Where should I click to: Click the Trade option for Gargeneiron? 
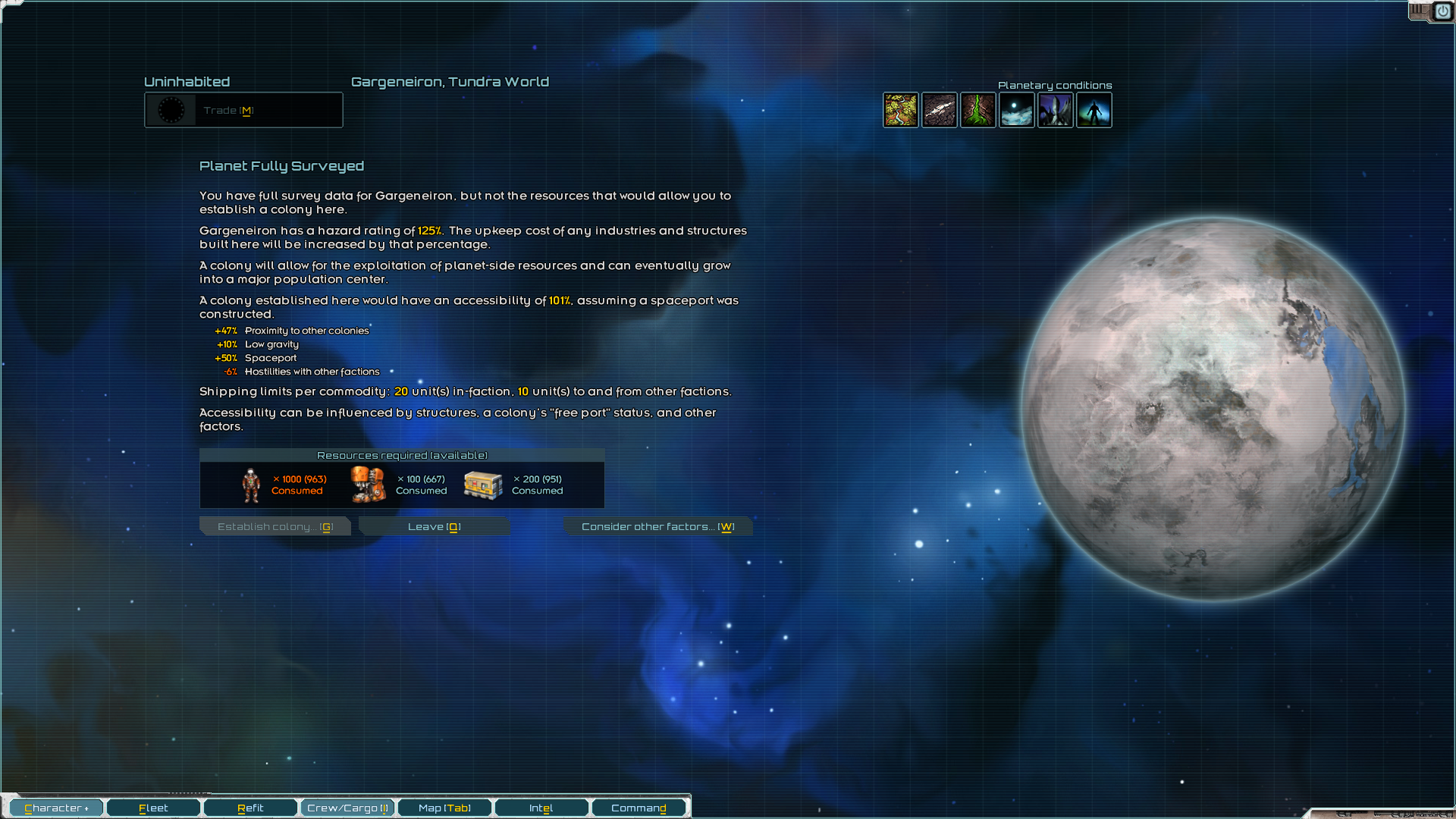[x=243, y=110]
